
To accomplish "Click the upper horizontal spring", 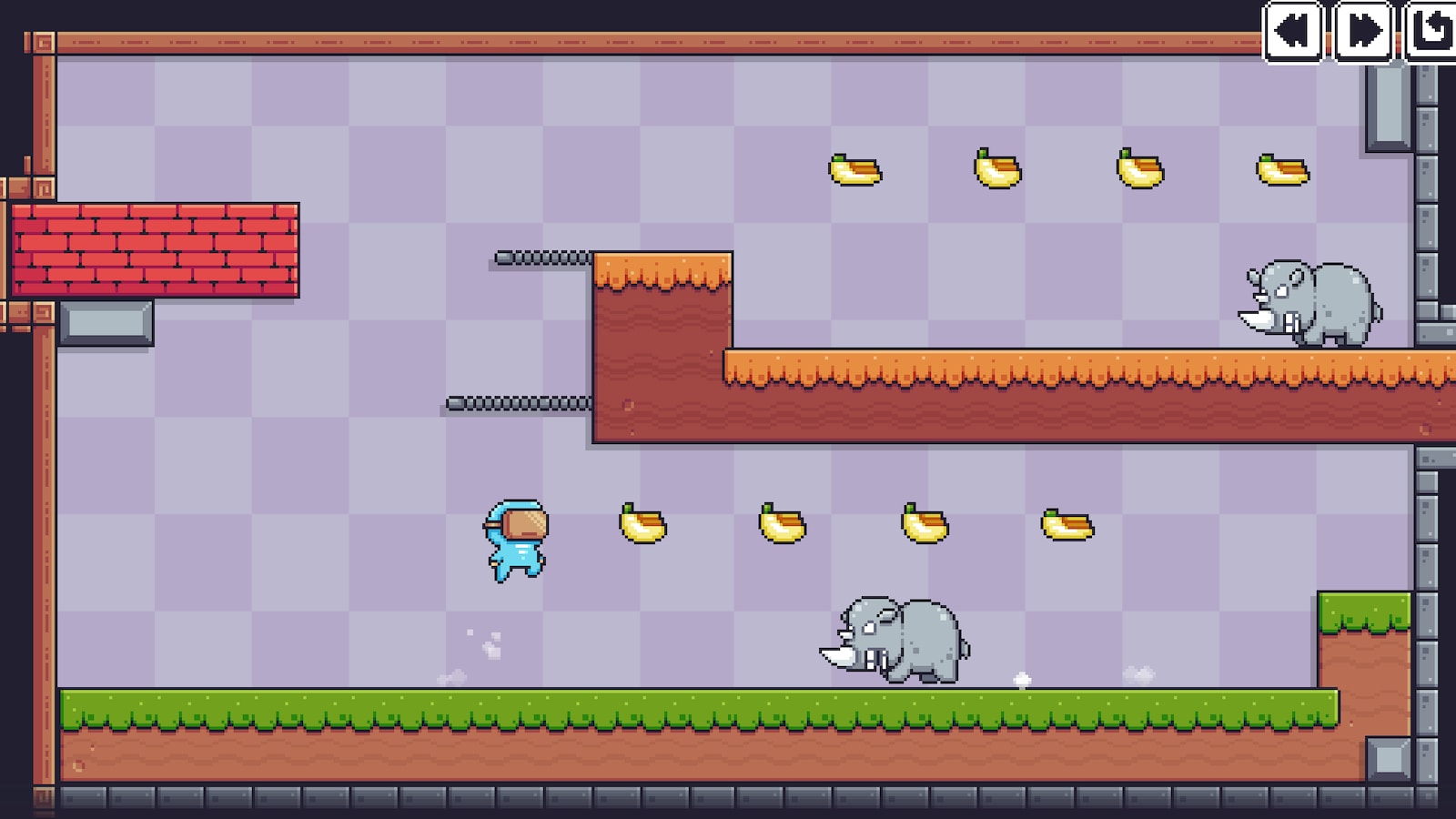I will tap(541, 256).
